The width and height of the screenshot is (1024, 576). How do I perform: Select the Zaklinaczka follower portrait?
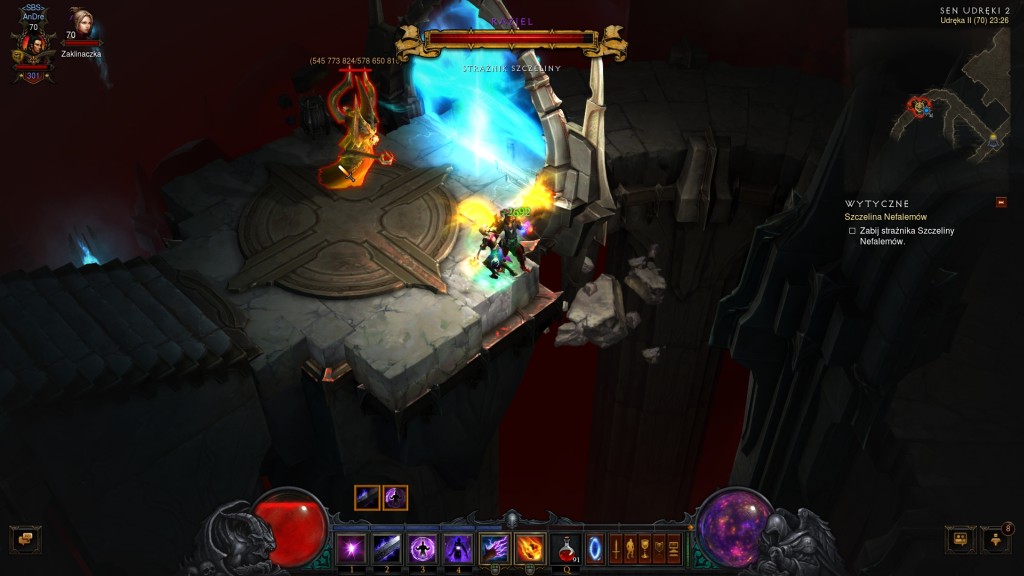tap(80, 24)
